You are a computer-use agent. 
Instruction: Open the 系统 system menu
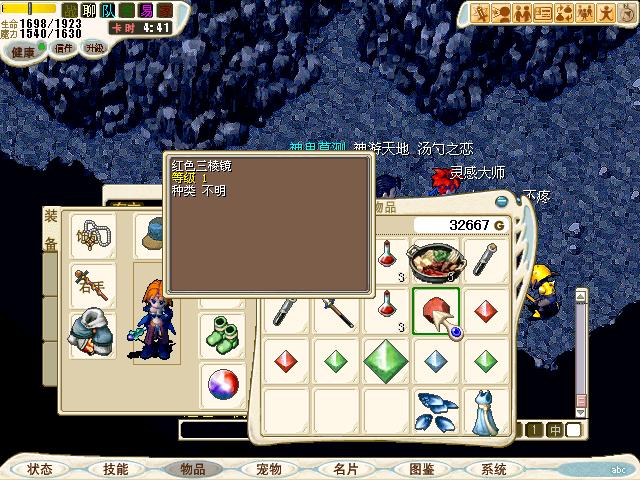[x=494, y=468]
